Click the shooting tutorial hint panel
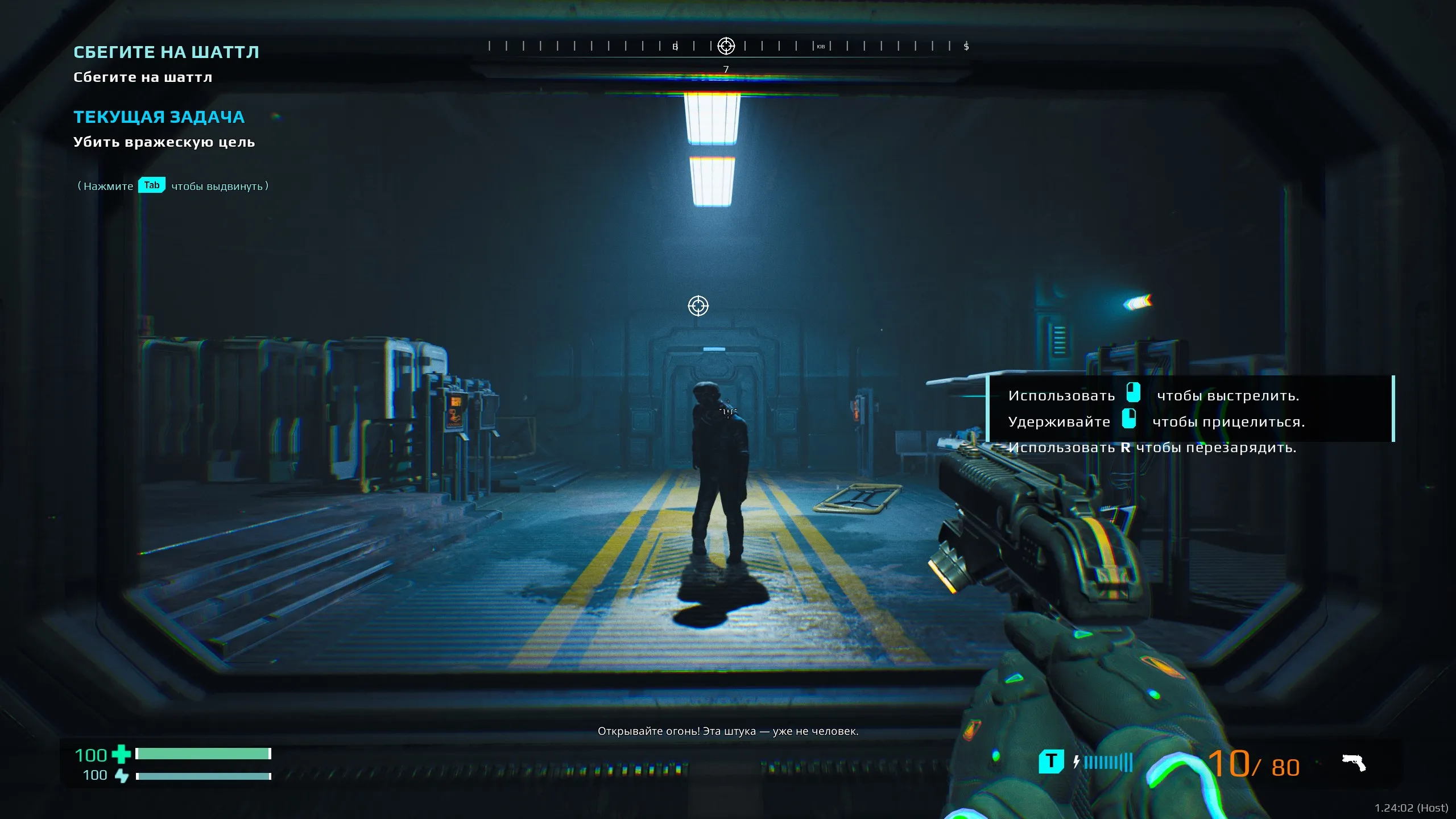The width and height of the screenshot is (1456, 819). [1190, 408]
